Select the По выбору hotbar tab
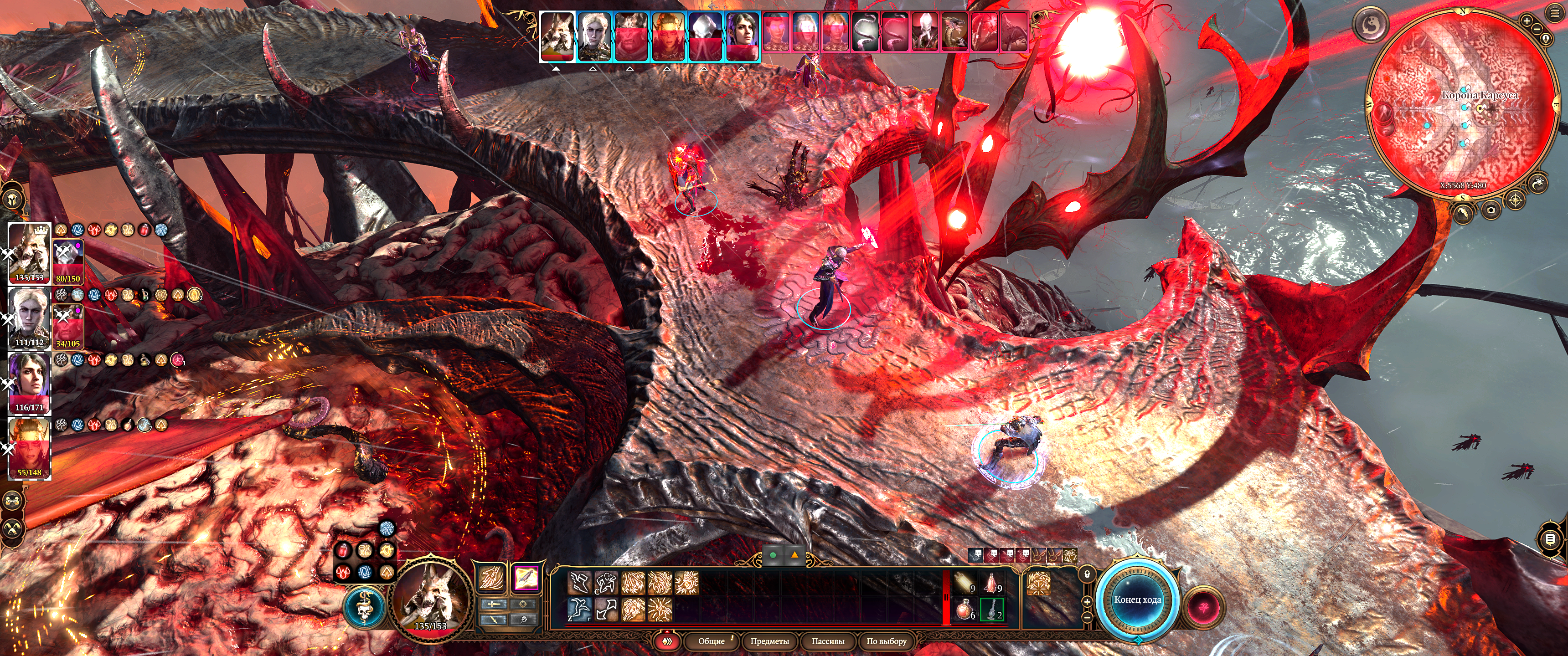Screen dimensions: 1568x656 886,641
